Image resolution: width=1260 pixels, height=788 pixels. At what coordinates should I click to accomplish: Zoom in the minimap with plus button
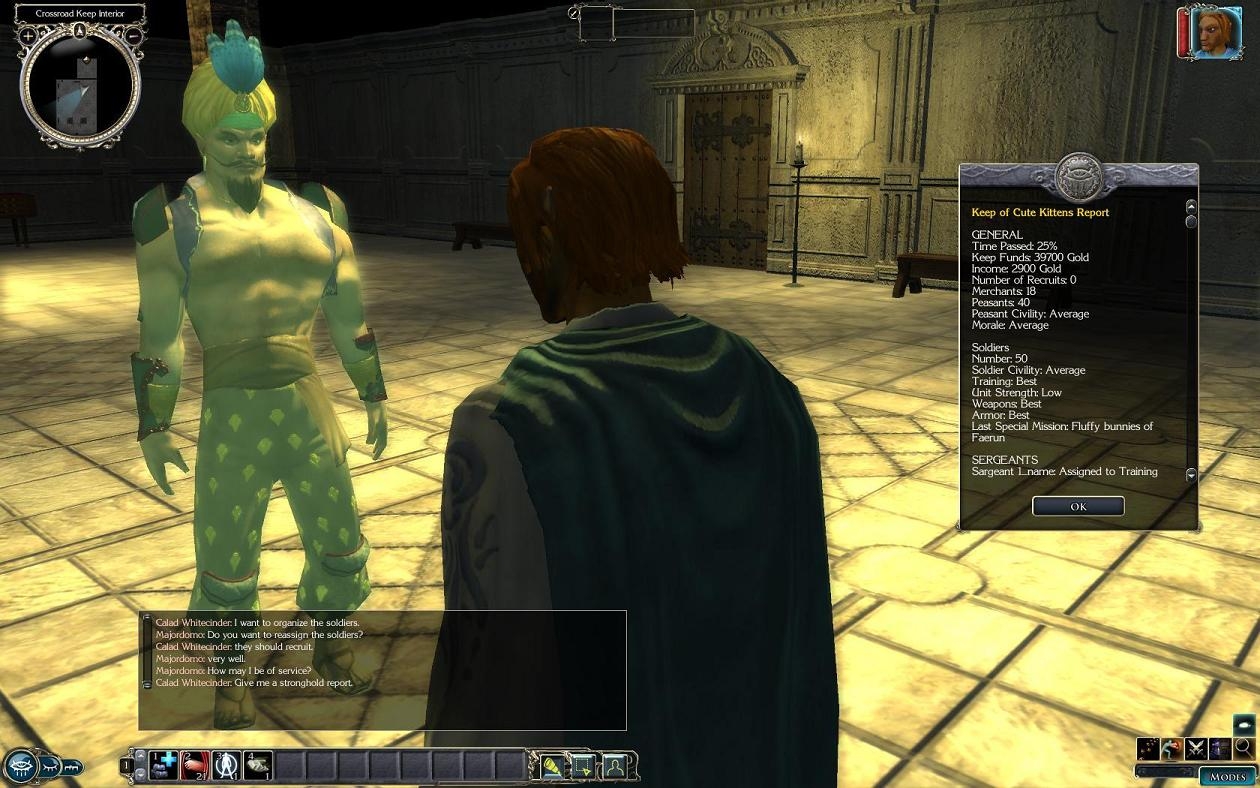(x=28, y=37)
